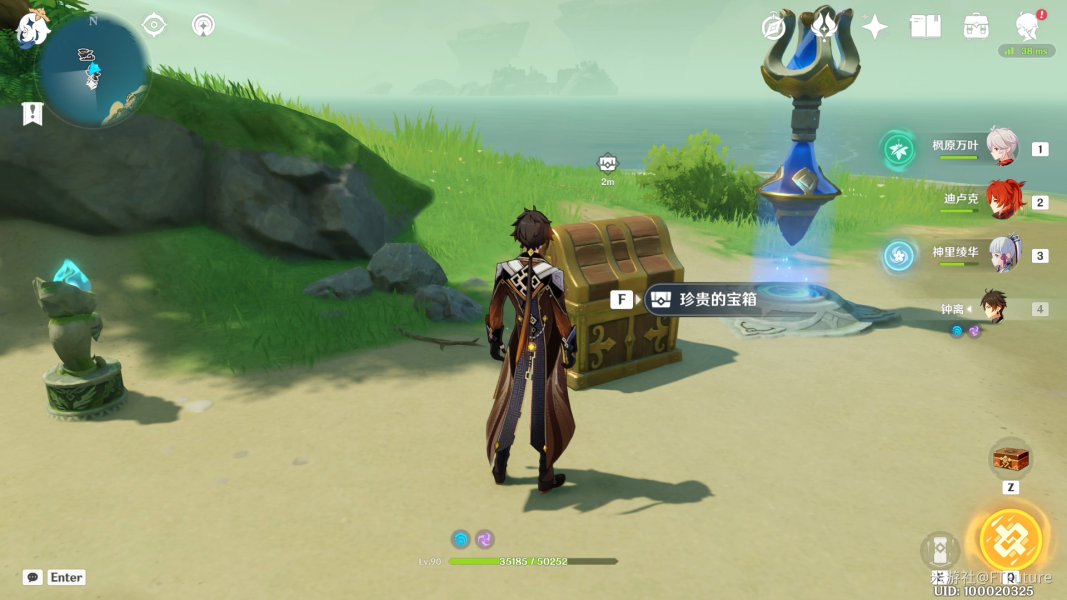Image resolution: width=1067 pixels, height=600 pixels.
Task: Switch to party member 神里绫华
Action: click(1003, 254)
